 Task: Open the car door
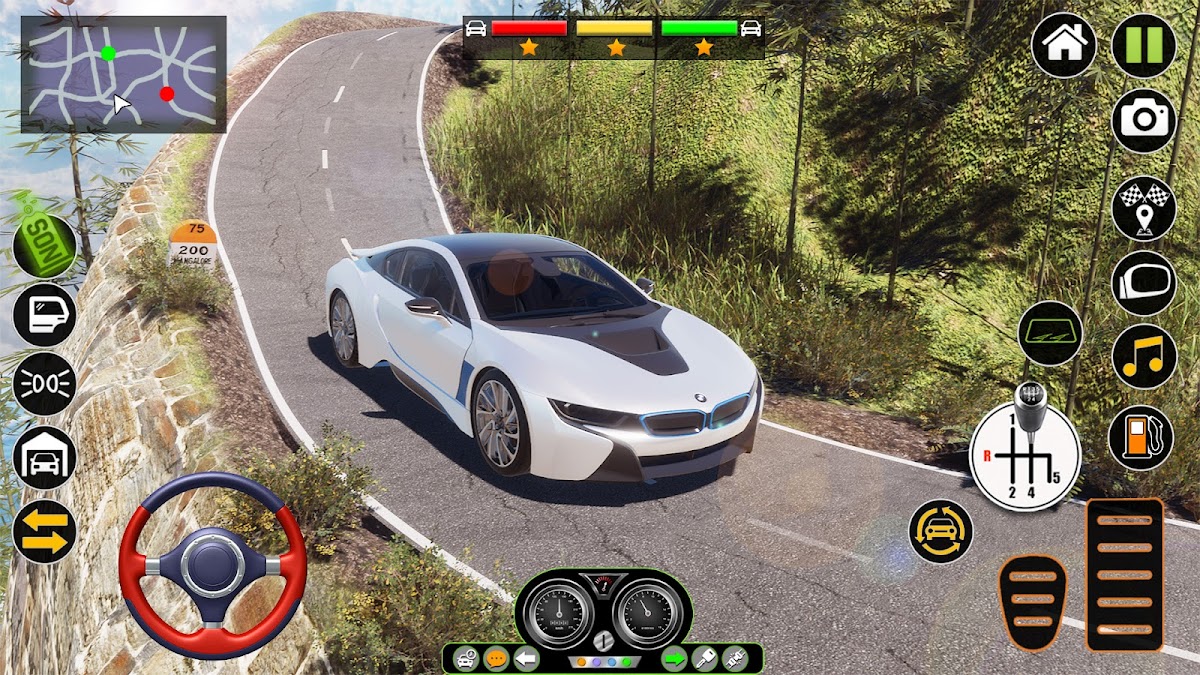click(x=45, y=315)
